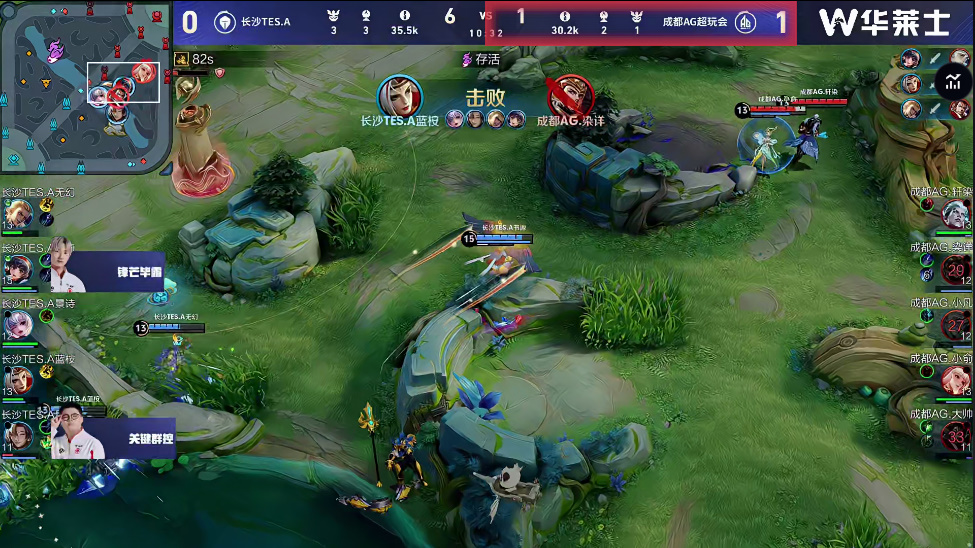This screenshot has width=975, height=548.
Task: Click the 华莱士 sponsor logo
Action: [882, 22]
